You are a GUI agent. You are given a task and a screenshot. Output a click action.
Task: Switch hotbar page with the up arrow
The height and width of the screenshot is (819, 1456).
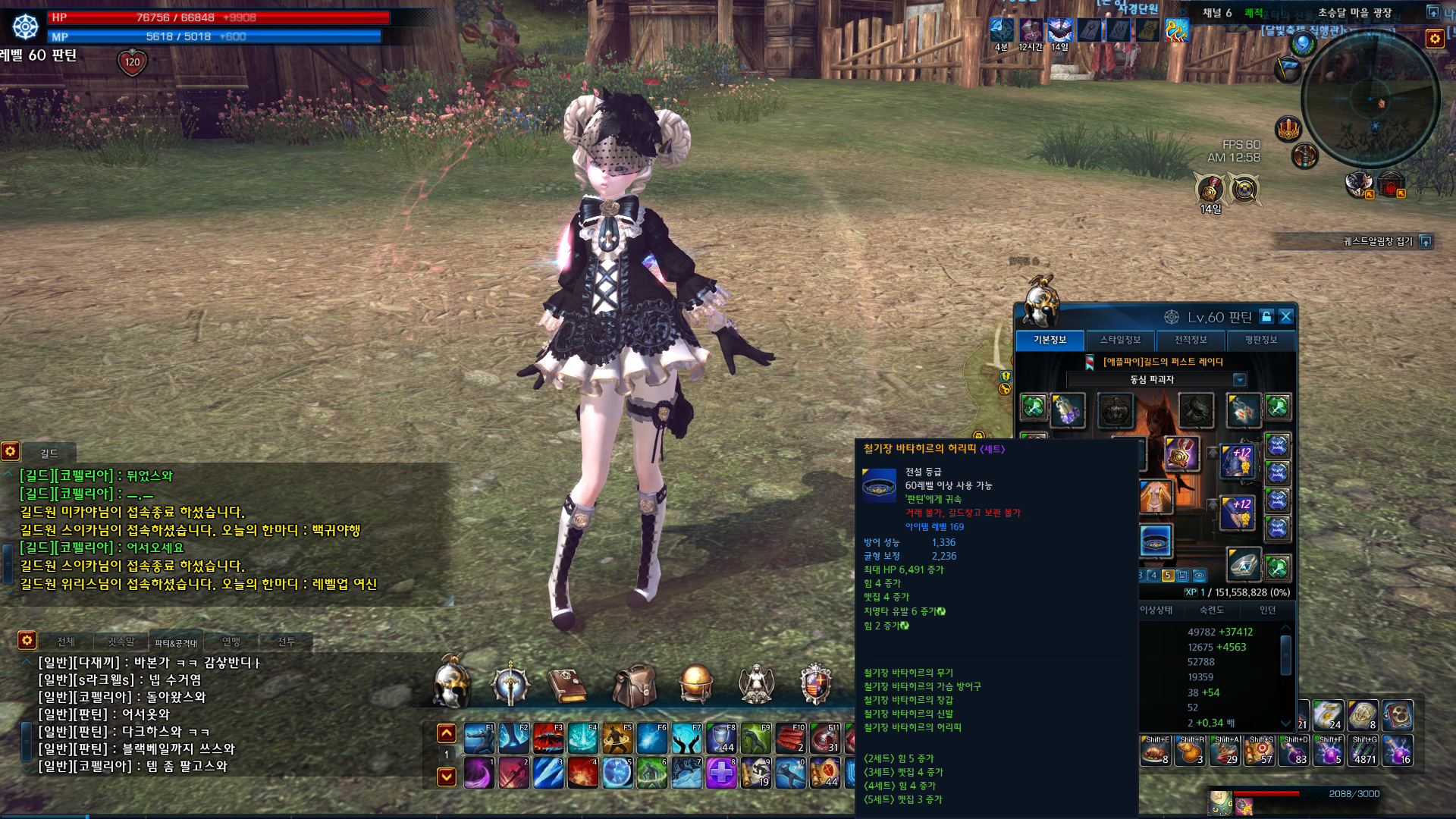(x=447, y=733)
